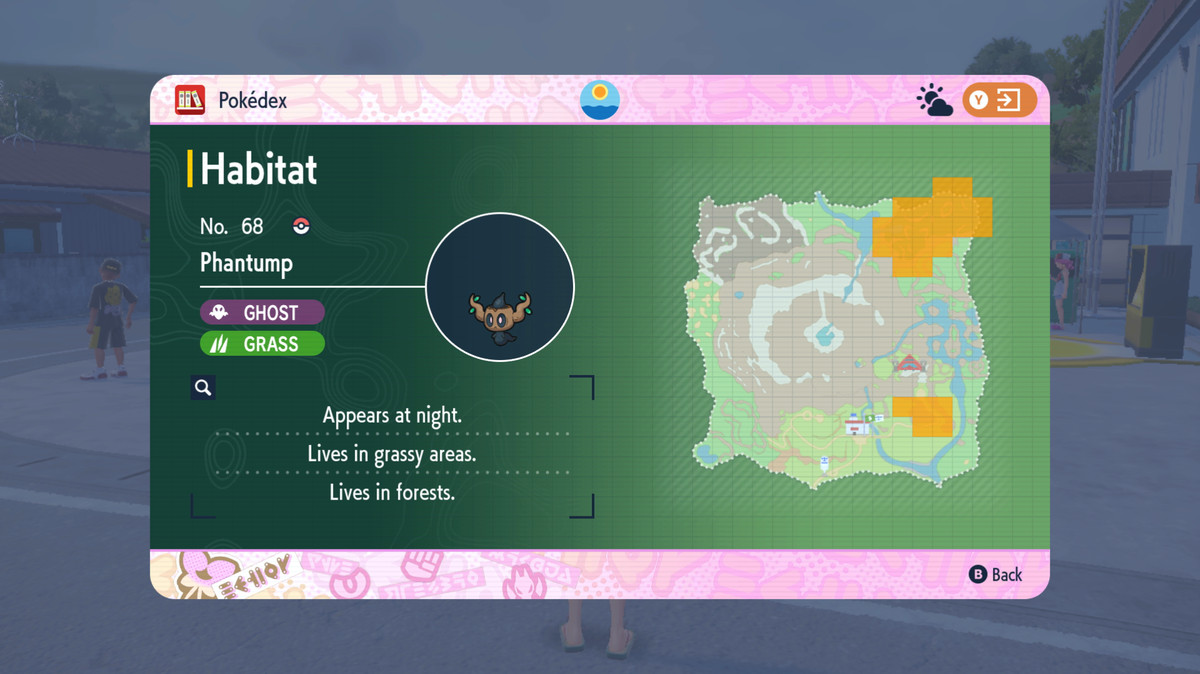Select the GHOST type badge
Image resolution: width=1200 pixels, height=674 pixels.
(262, 312)
